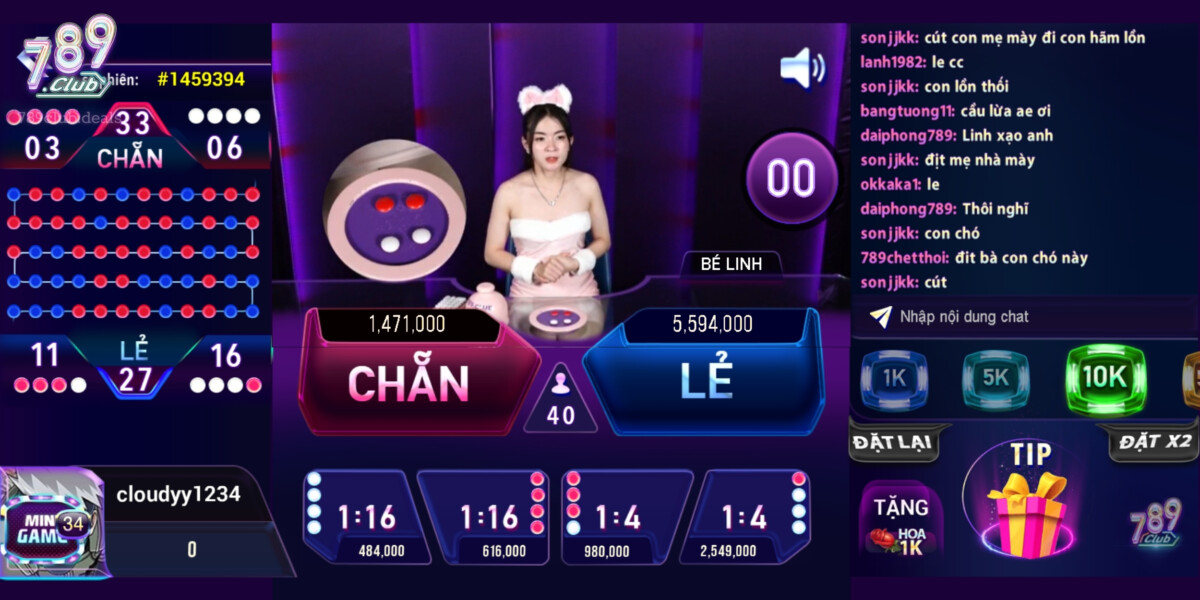The width and height of the screenshot is (1200, 600).
Task: Toggle the speaker sound icon
Action: 802,68
